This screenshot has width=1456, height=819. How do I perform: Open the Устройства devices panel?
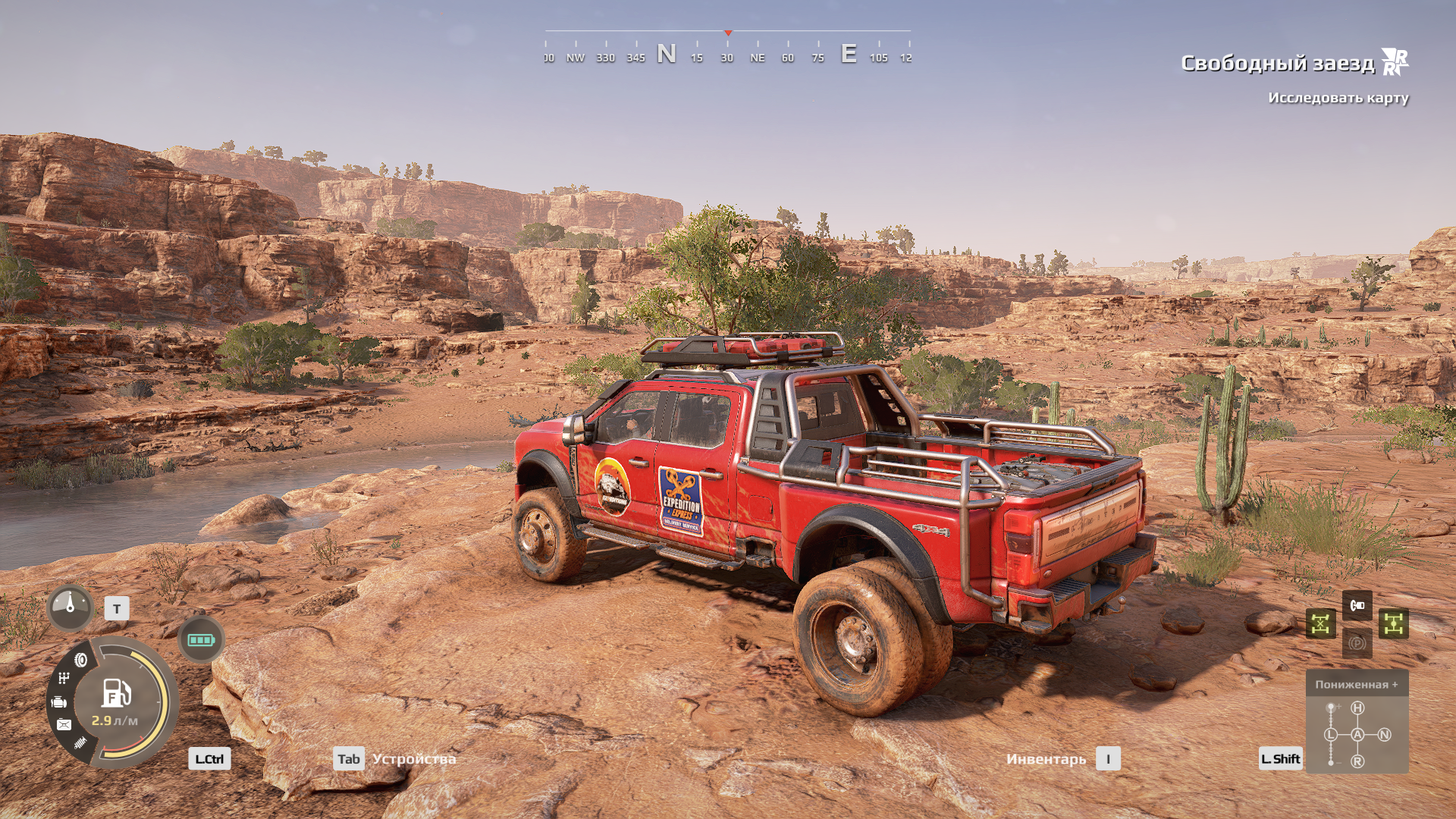413,759
